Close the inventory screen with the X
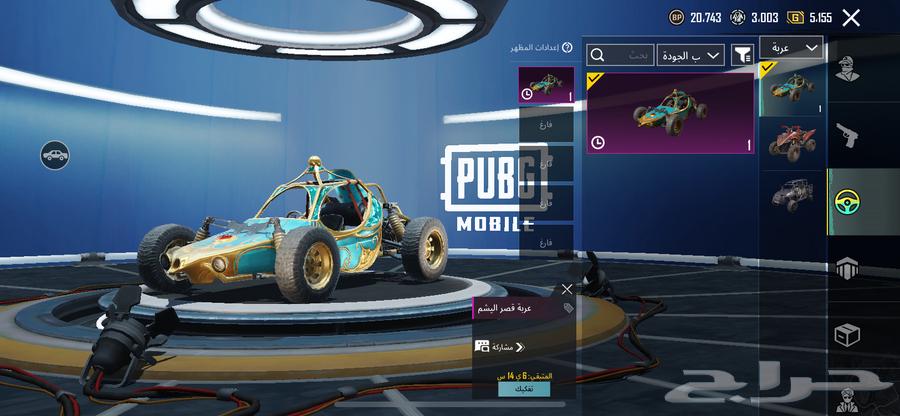Screen dimensions: 900x416 (x=851, y=17)
